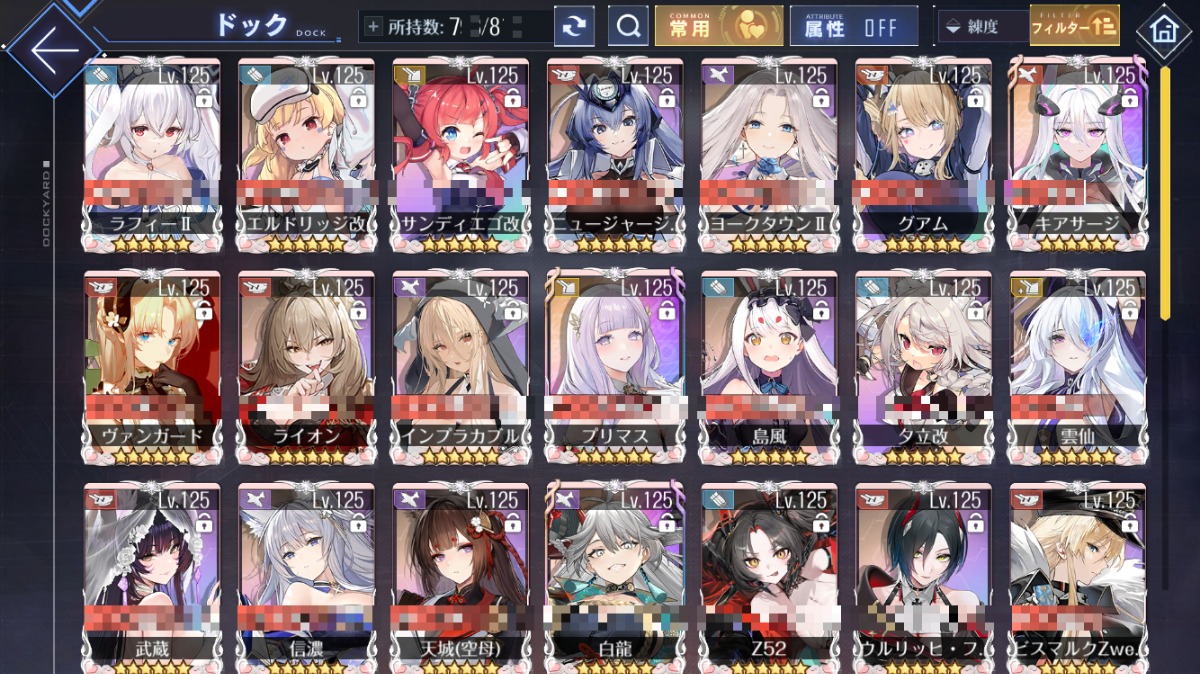This screenshot has height=674, width=1200.
Task: Pick the 島風 ship card
Action: [768, 362]
